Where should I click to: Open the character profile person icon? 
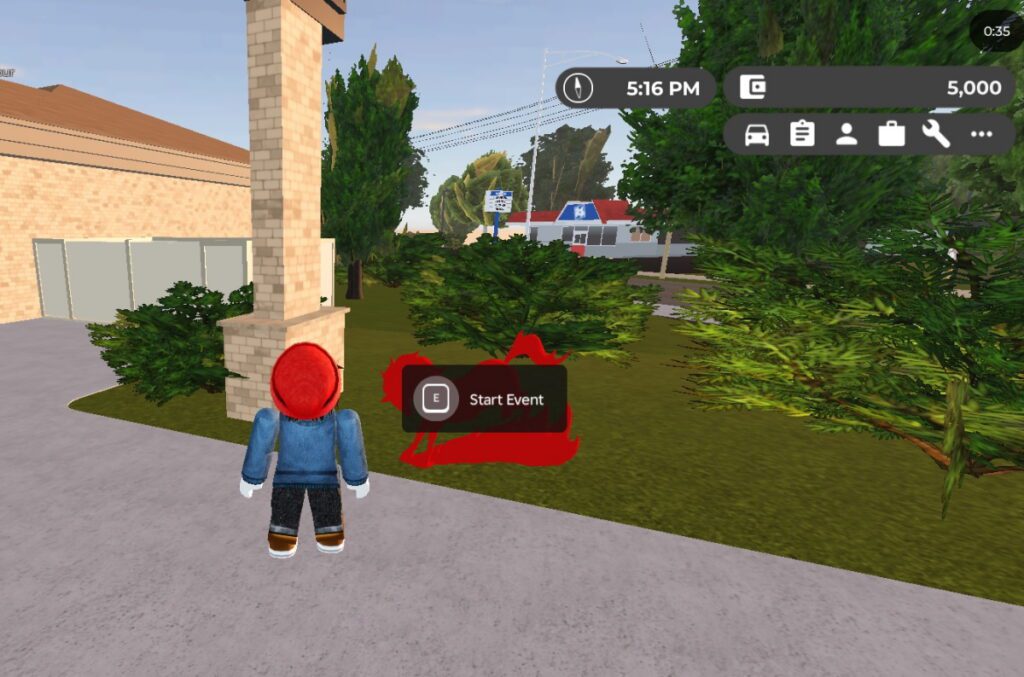(x=847, y=134)
